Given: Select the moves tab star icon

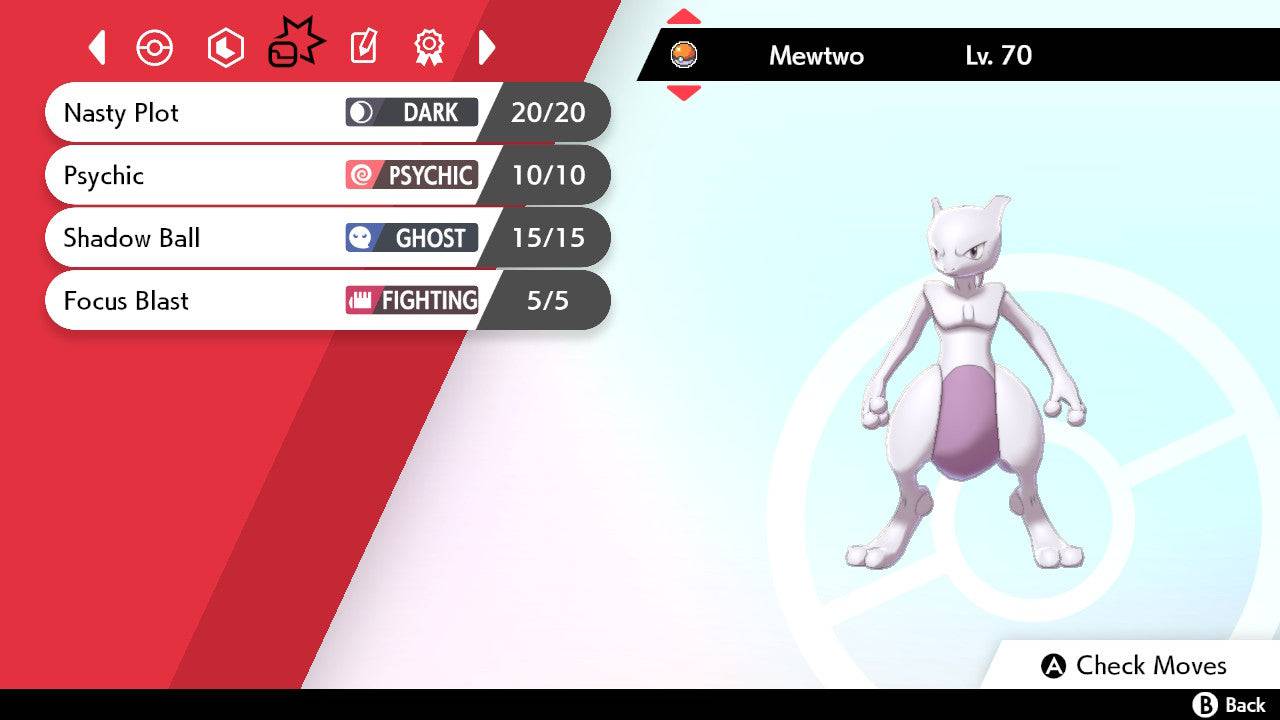Looking at the screenshot, I should point(295,42).
